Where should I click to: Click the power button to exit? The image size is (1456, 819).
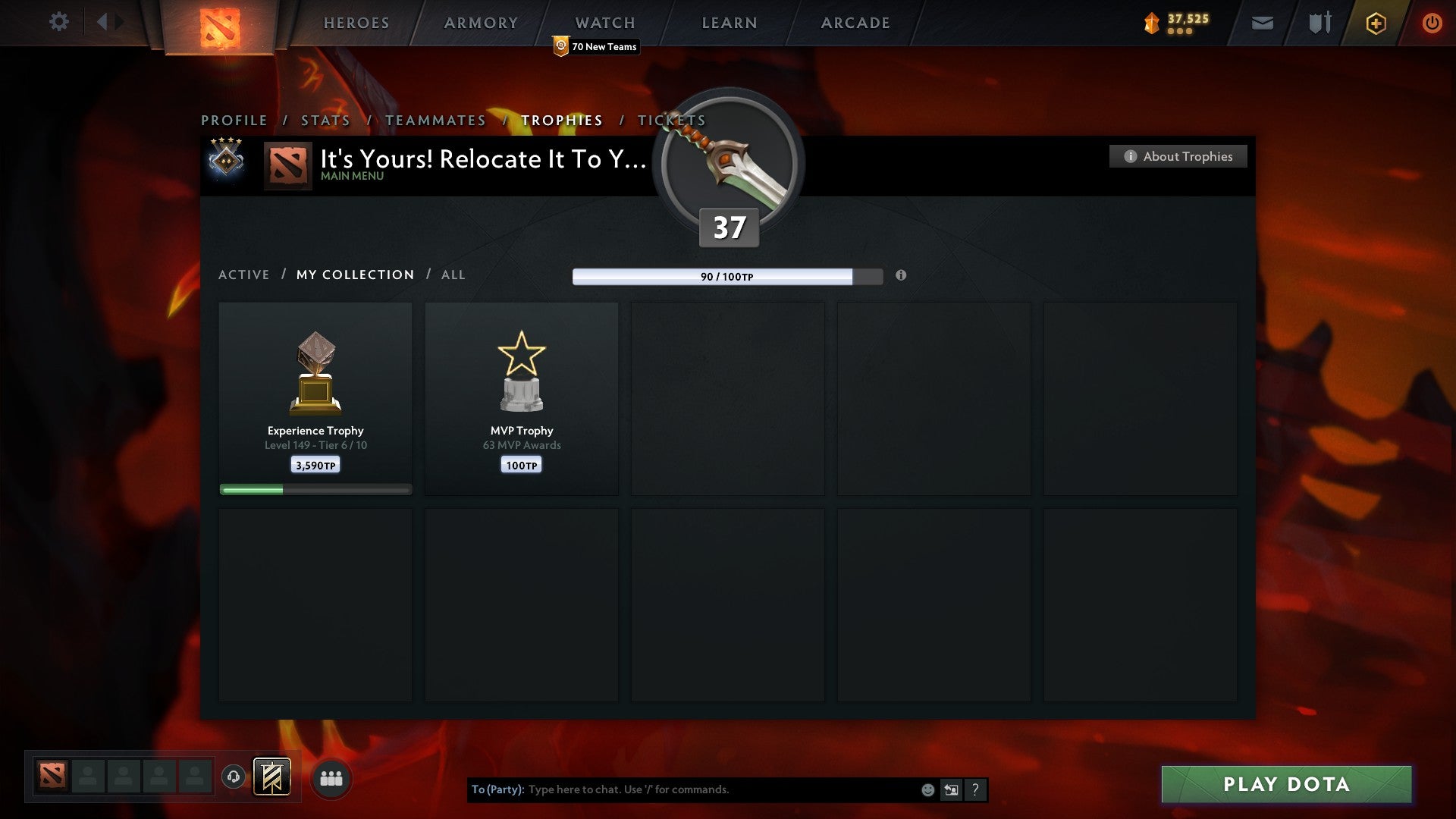pos(1432,23)
